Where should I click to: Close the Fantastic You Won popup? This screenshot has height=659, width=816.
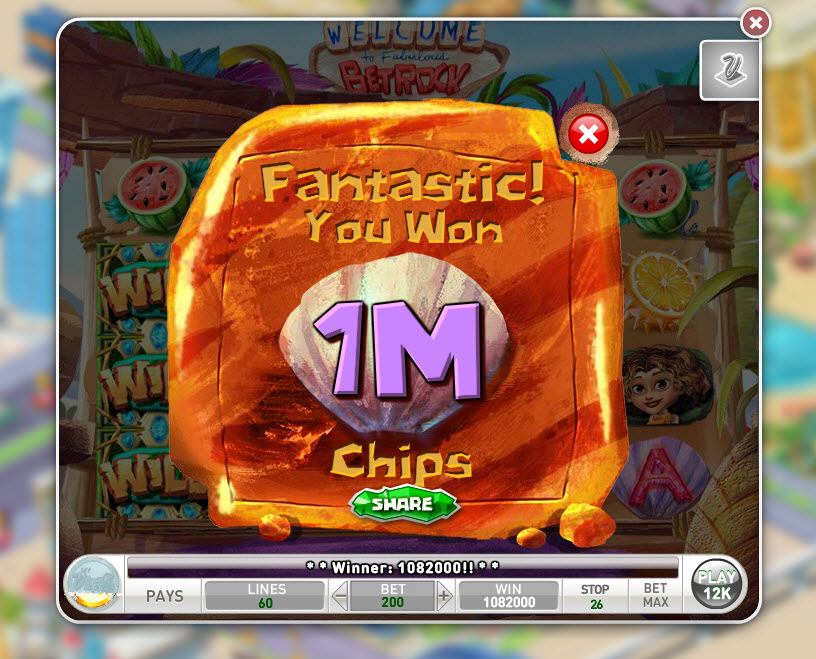coord(590,134)
